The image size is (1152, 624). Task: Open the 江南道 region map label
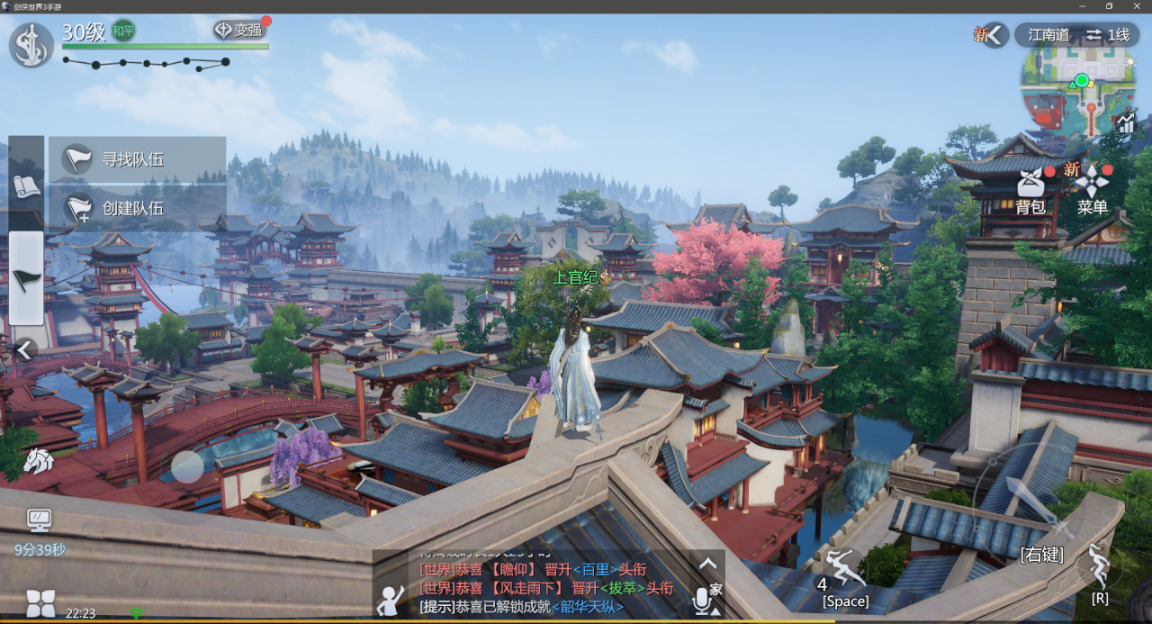coord(1048,35)
